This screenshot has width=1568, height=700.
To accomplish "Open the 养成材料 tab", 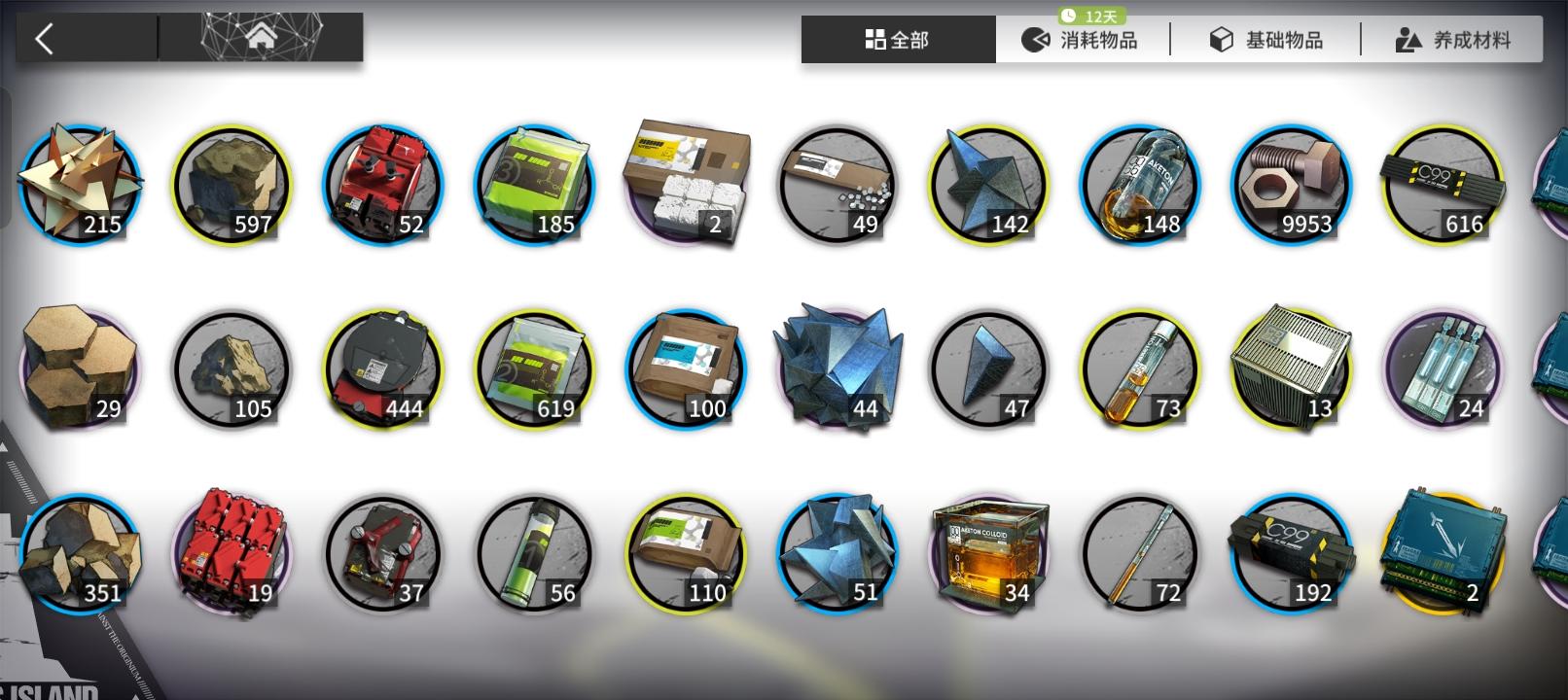I will tap(1453, 40).
